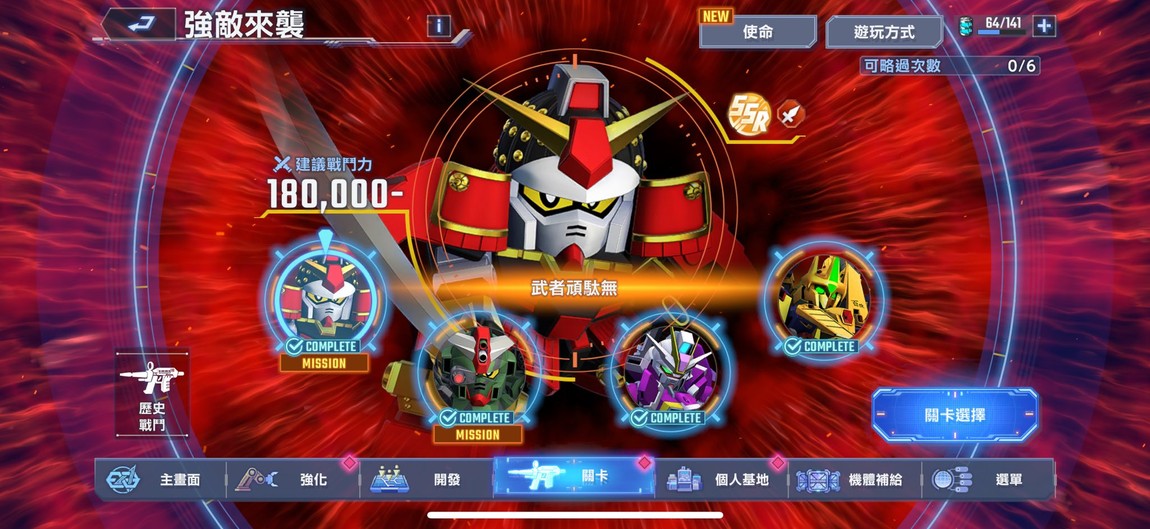Open the 遊玩方式 how-to-play guide
1150x529 pixels.
point(884,32)
